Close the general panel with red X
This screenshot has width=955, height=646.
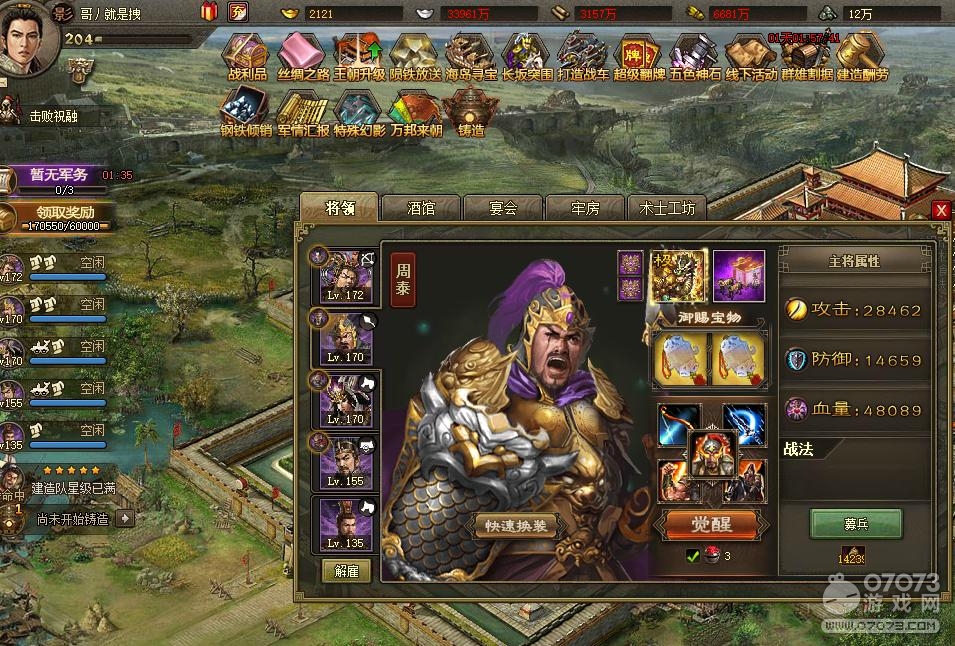coord(940,210)
